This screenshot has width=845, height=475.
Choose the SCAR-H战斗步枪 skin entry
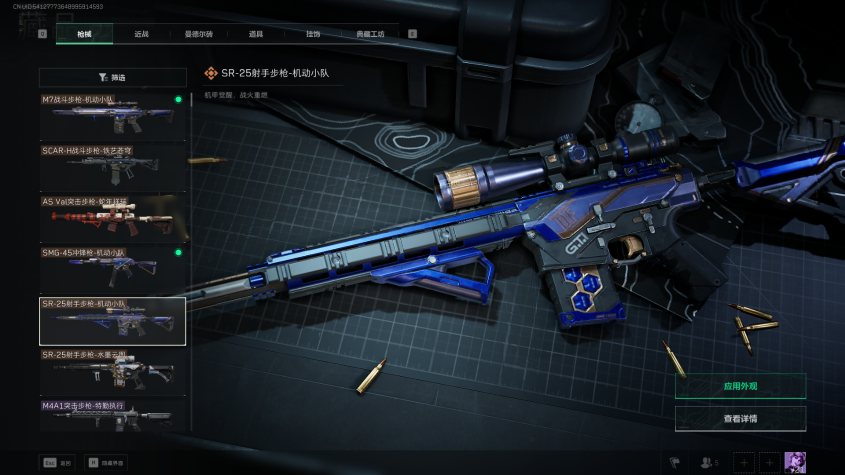112,168
